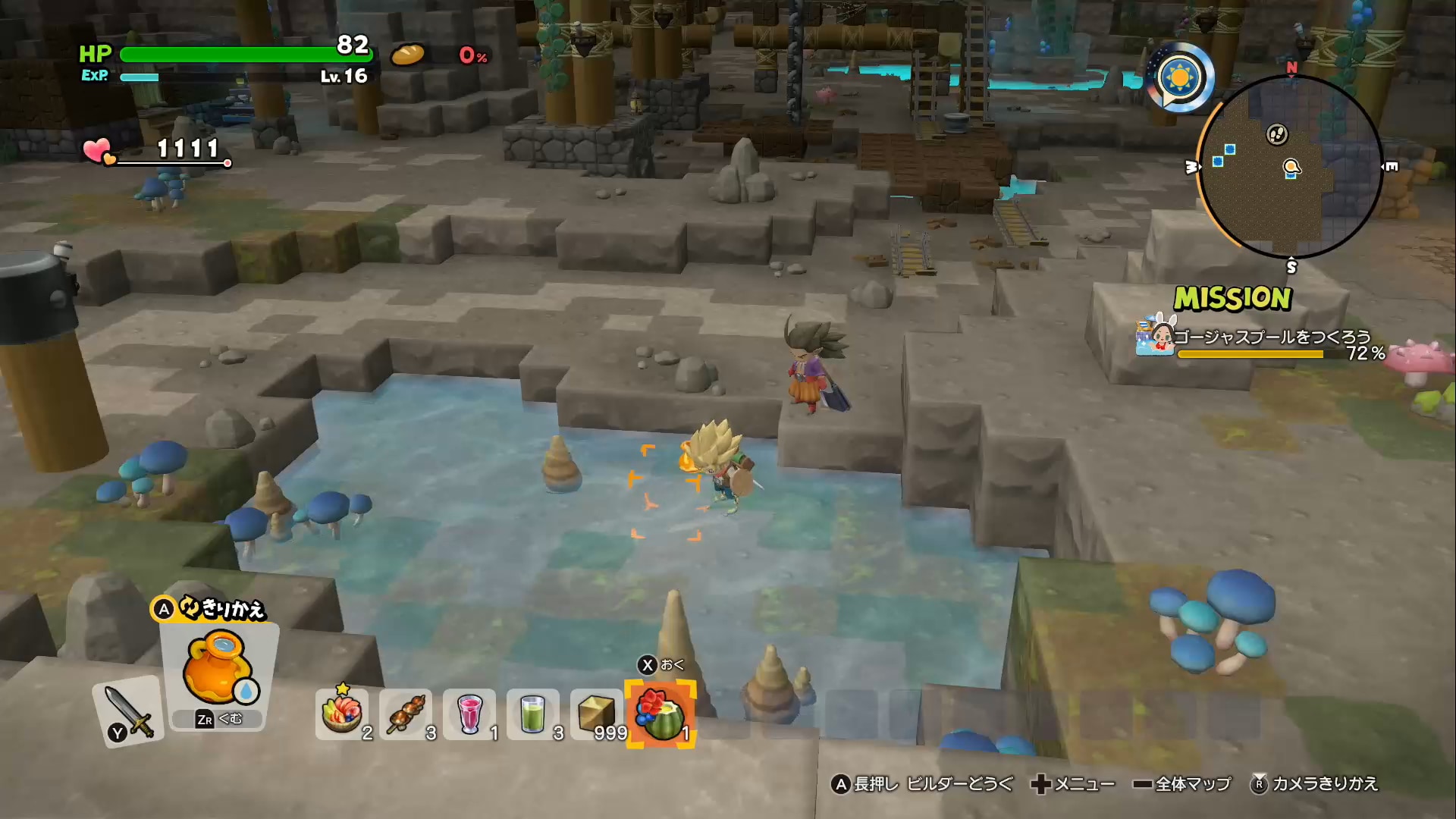Image resolution: width=1456 pixels, height=819 pixels.
Task: Click the sun weather icon
Action: point(1181,77)
